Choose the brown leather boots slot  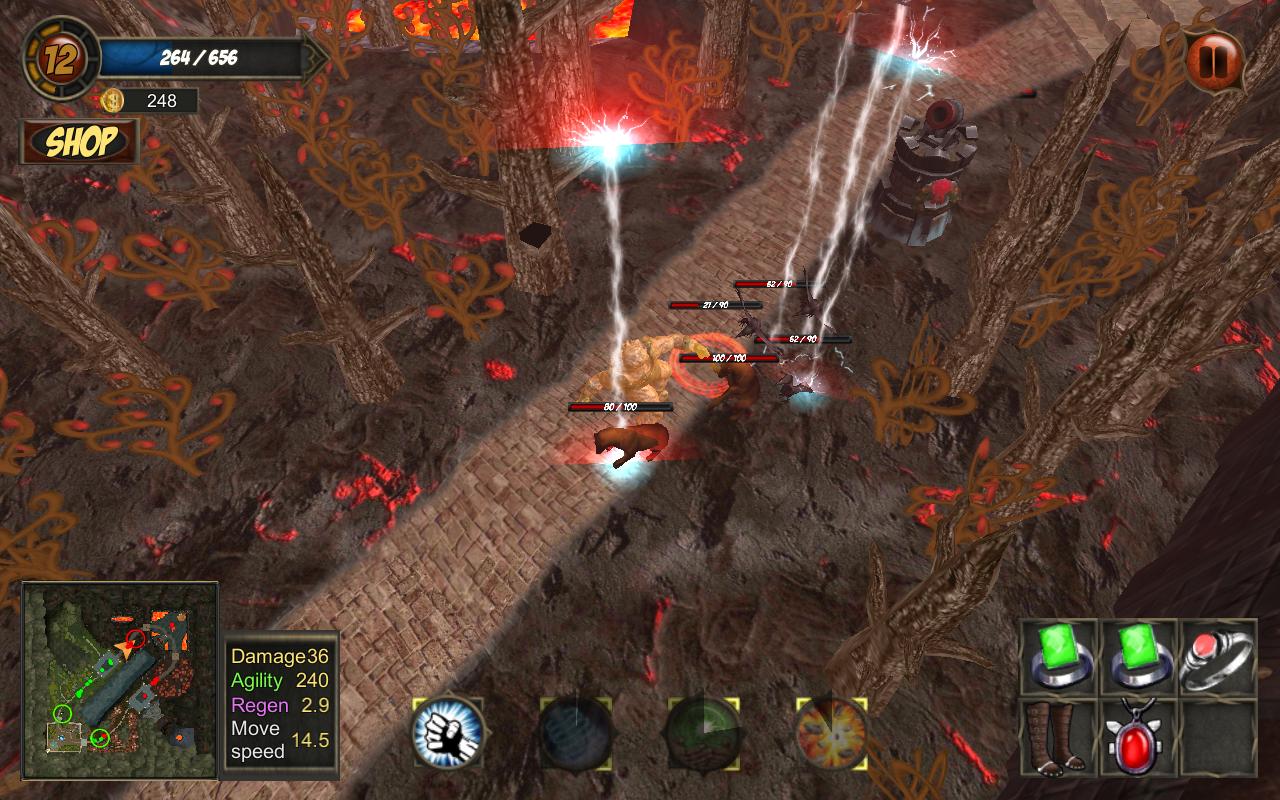(x=1059, y=737)
